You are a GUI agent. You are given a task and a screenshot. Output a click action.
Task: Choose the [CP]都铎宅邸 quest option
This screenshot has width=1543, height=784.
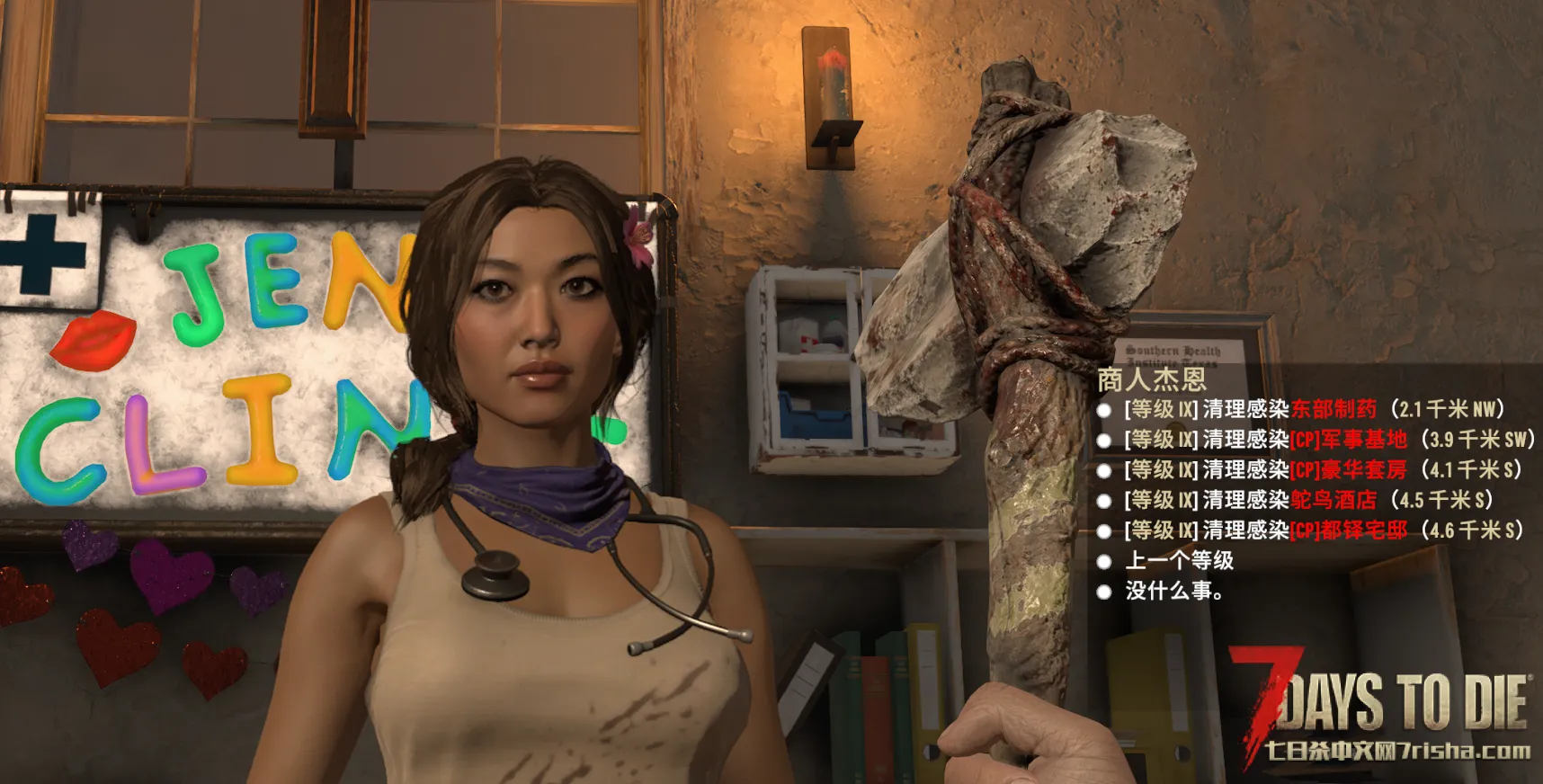coord(1323,530)
